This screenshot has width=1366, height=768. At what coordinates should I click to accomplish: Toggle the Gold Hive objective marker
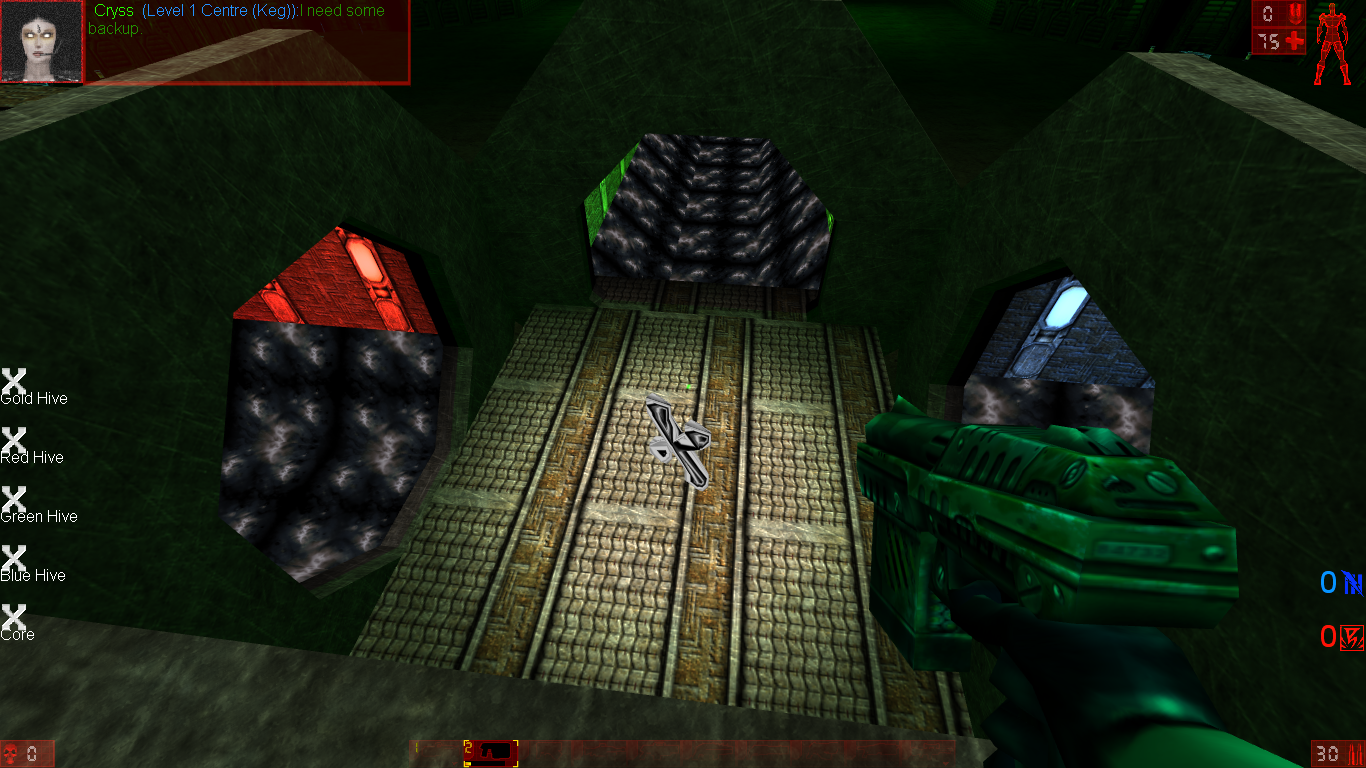click(x=13, y=381)
